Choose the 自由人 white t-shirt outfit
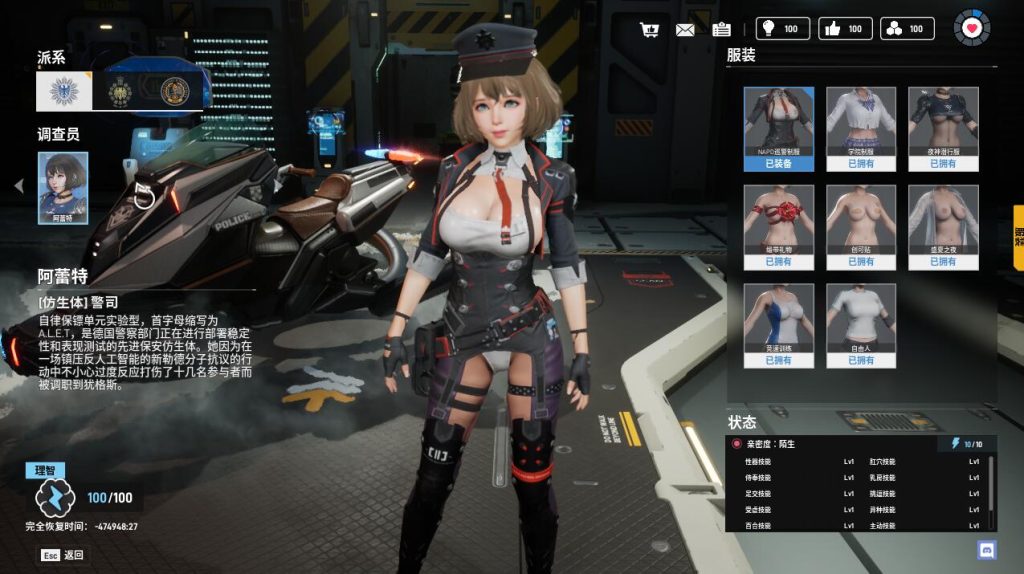 (x=861, y=325)
